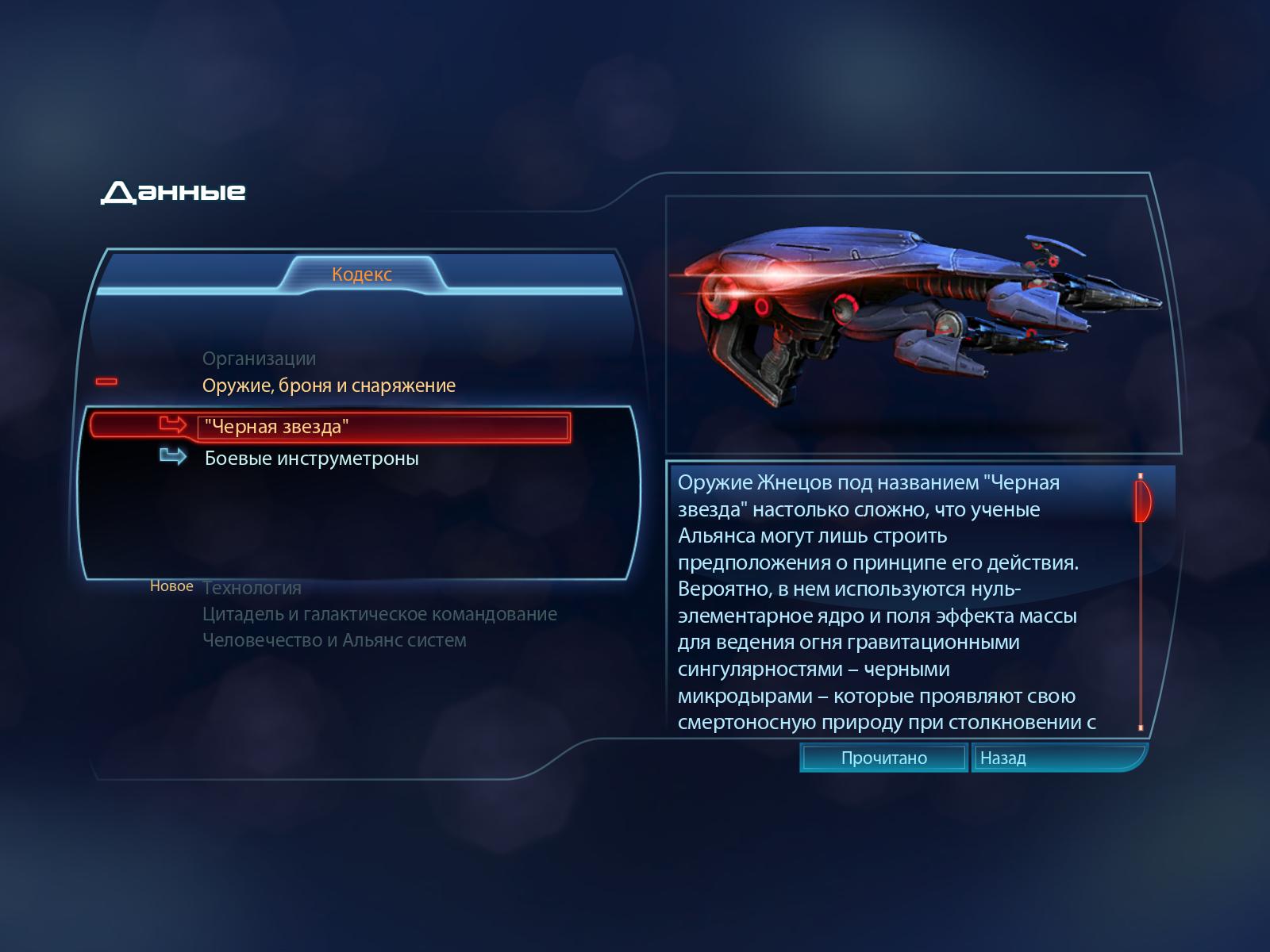Select the Кодекс tab

[x=362, y=274]
